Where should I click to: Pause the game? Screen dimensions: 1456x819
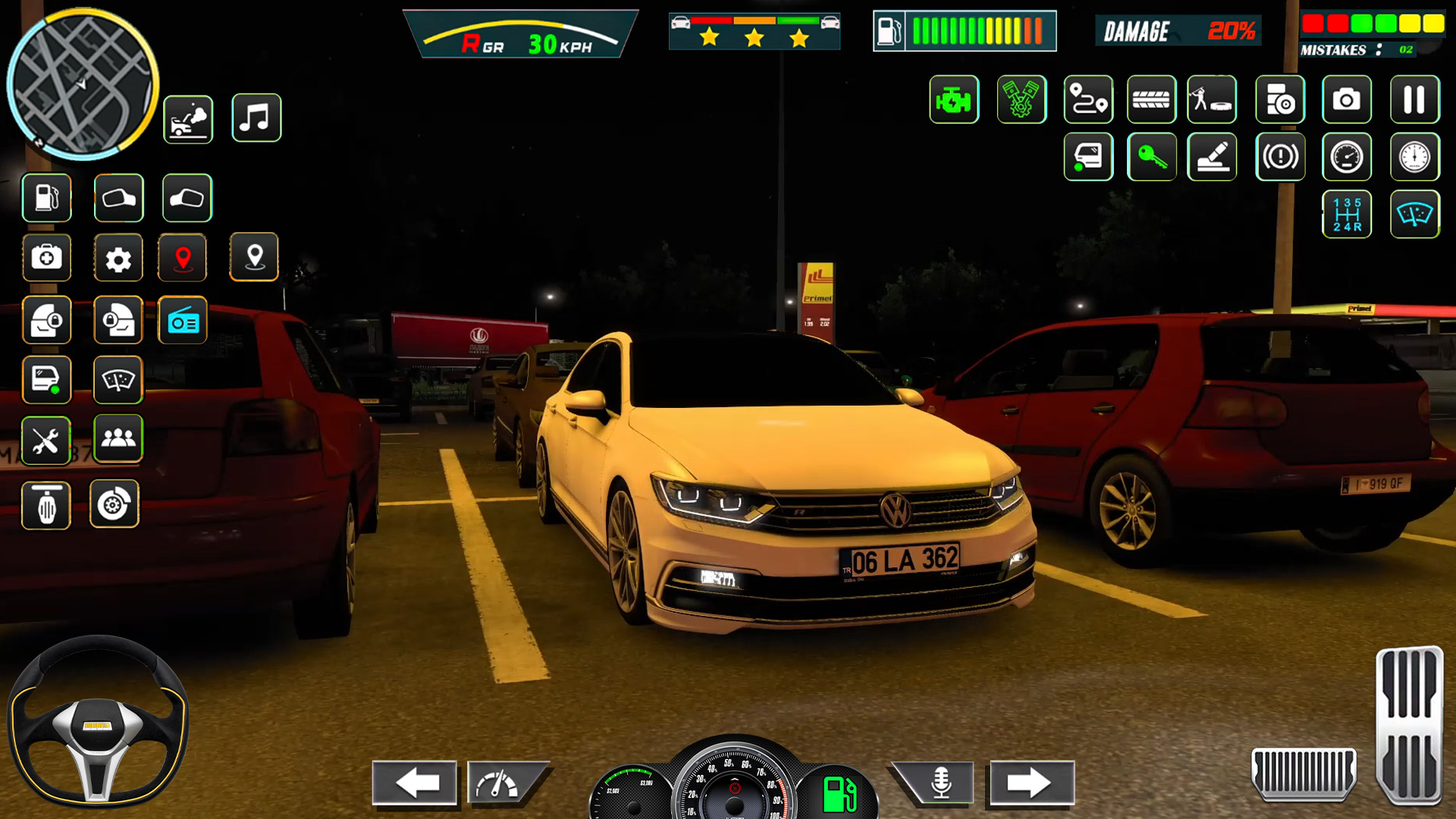[x=1413, y=99]
